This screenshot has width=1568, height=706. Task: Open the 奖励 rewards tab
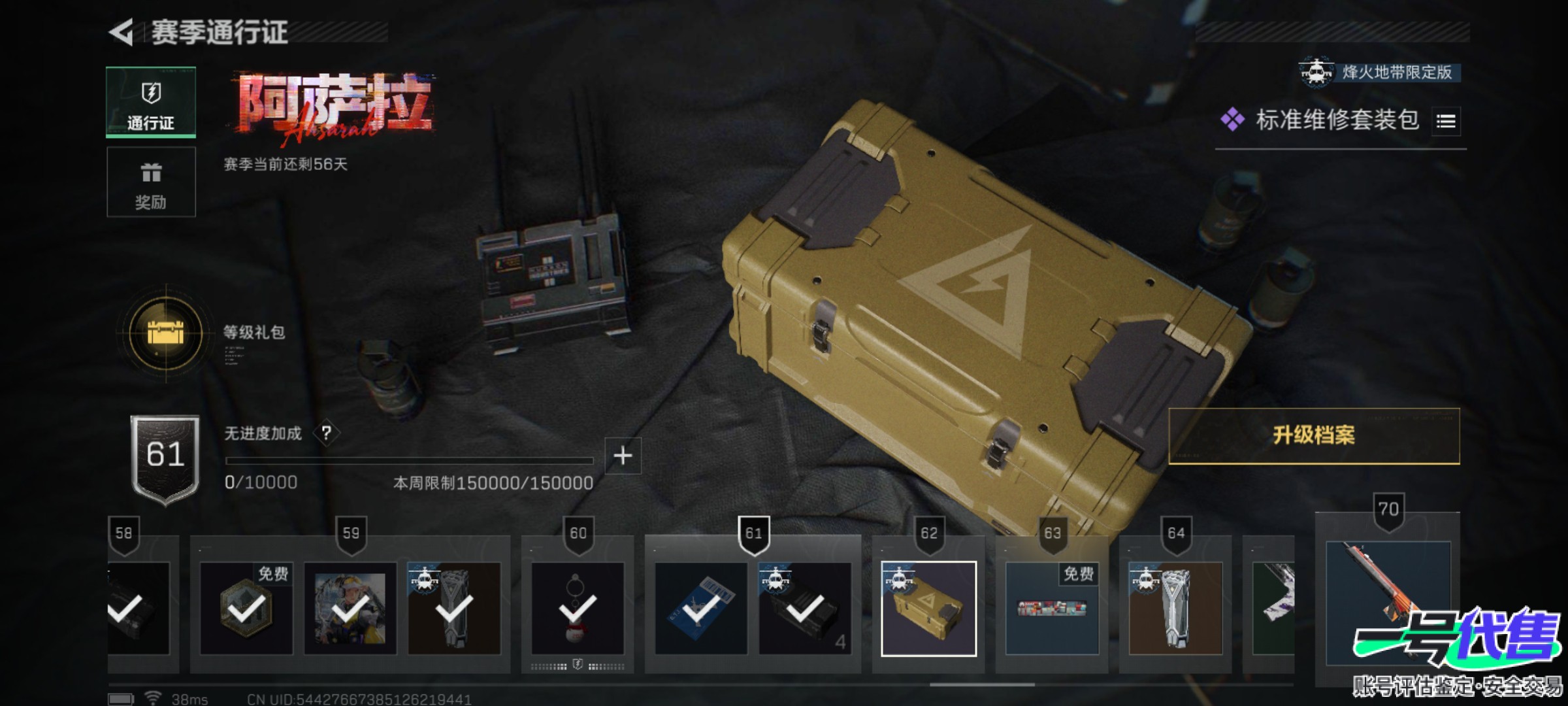(x=151, y=182)
